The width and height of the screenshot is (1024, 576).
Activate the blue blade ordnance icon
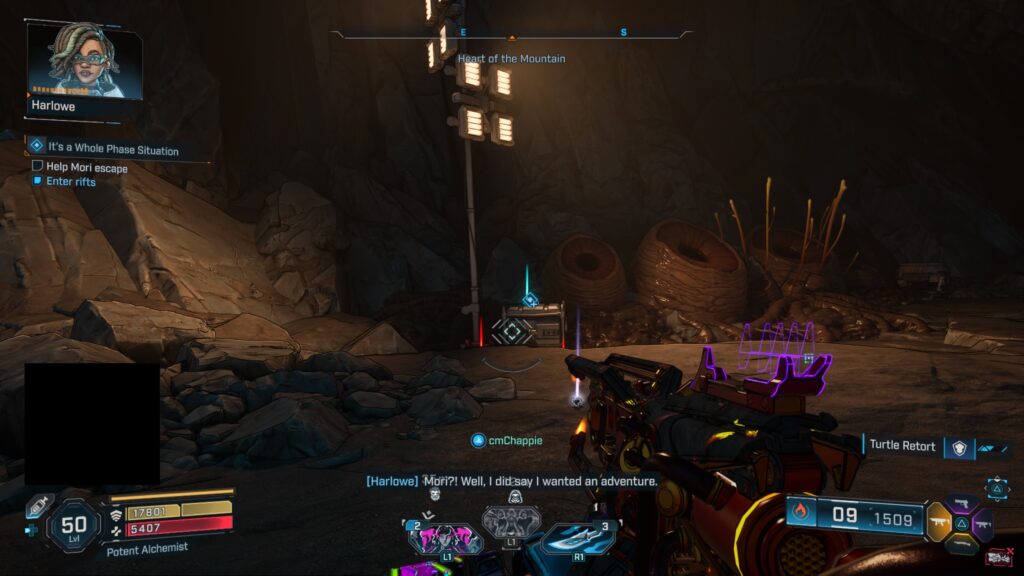(x=577, y=538)
